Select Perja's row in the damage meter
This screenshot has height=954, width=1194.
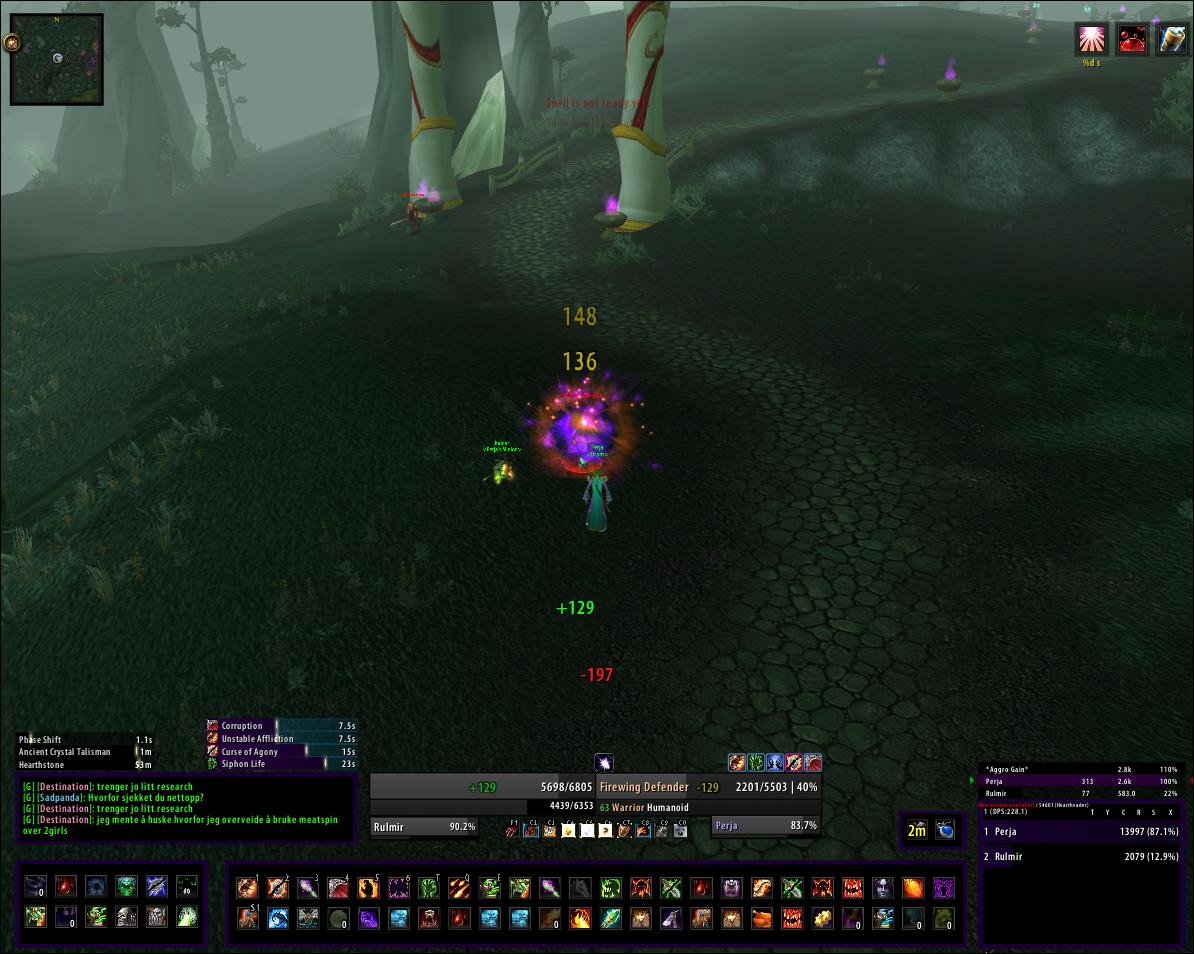1080,832
